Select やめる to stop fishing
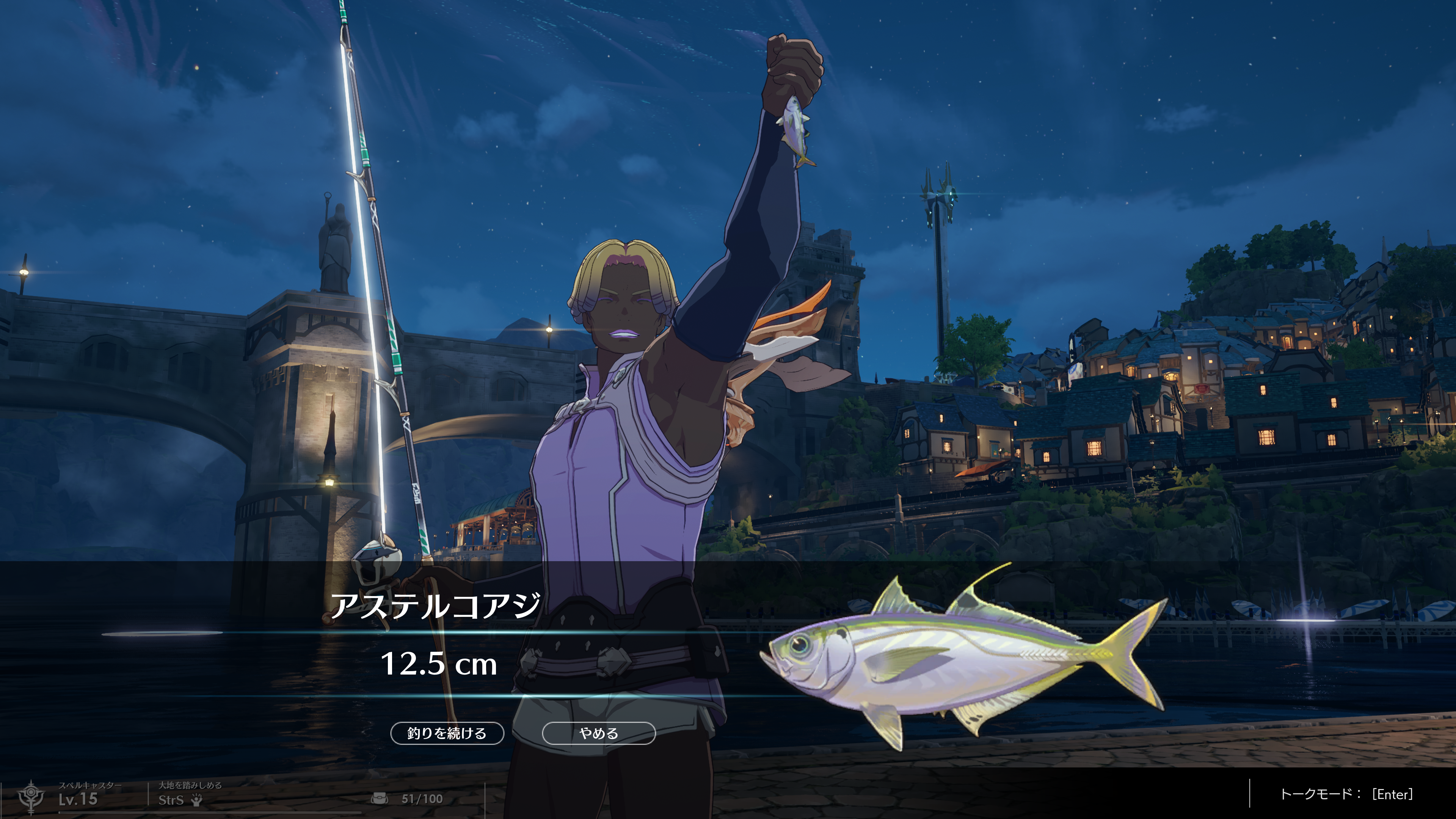Screen dimensions: 1456x819 pos(599,733)
